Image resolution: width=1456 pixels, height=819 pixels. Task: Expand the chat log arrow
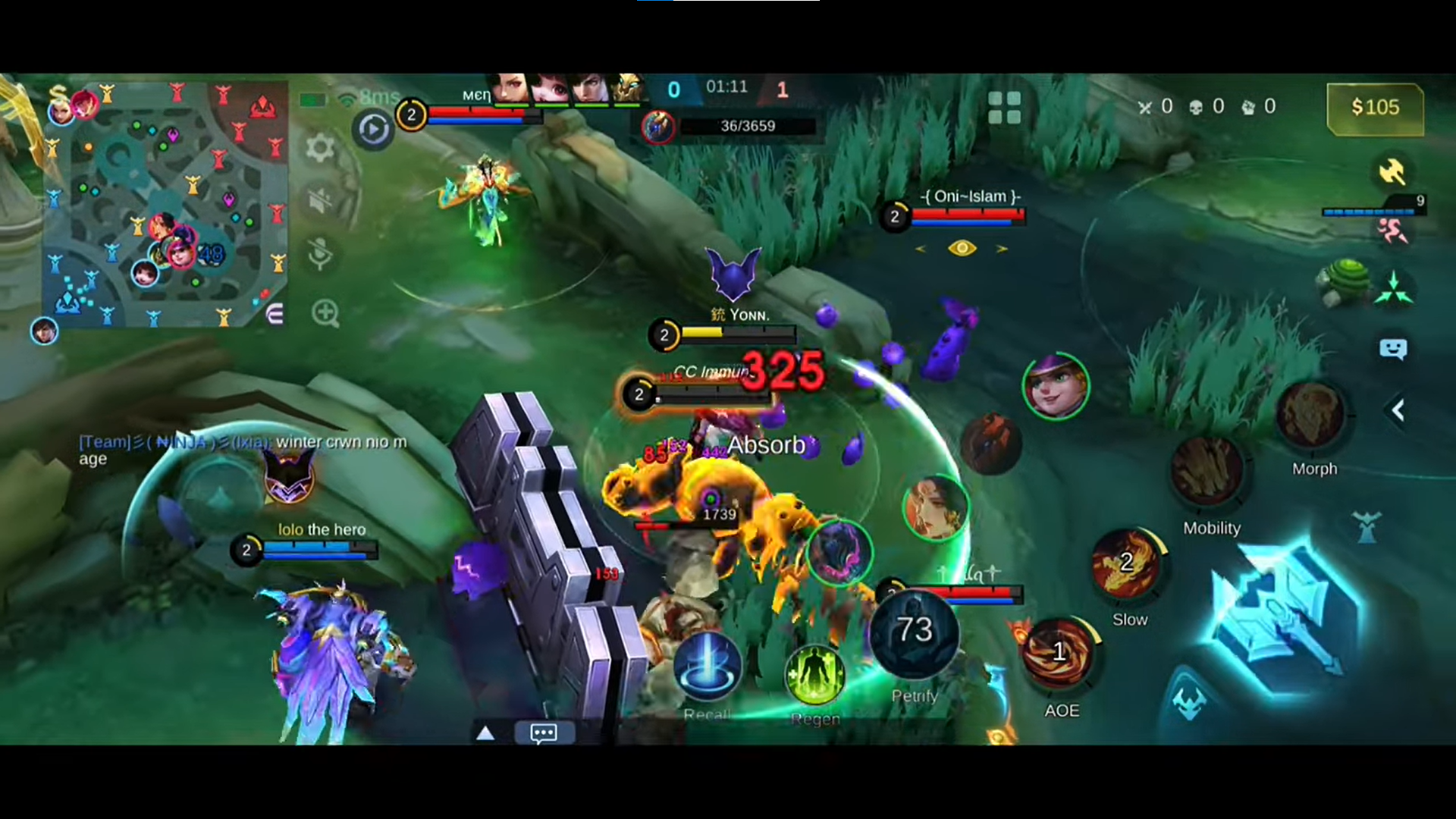coord(485,733)
